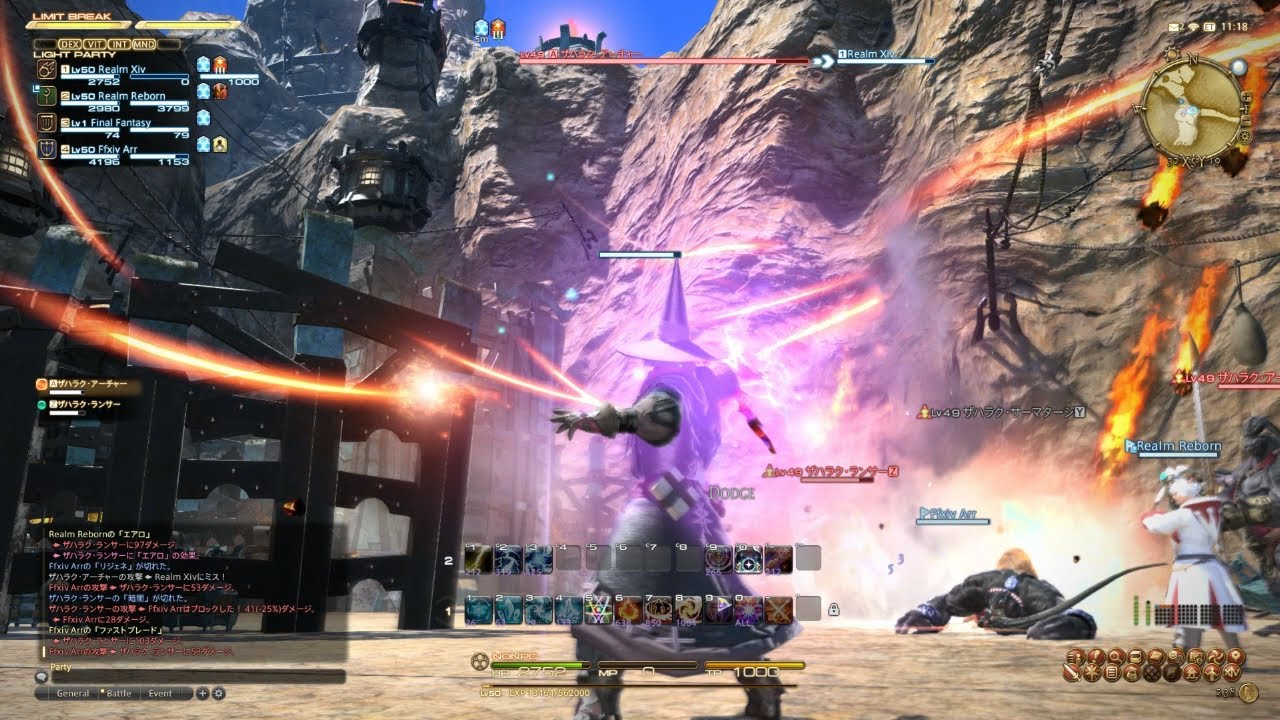Image resolution: width=1280 pixels, height=720 pixels.
Task: Switch to the General chat tab
Action: 73,693
